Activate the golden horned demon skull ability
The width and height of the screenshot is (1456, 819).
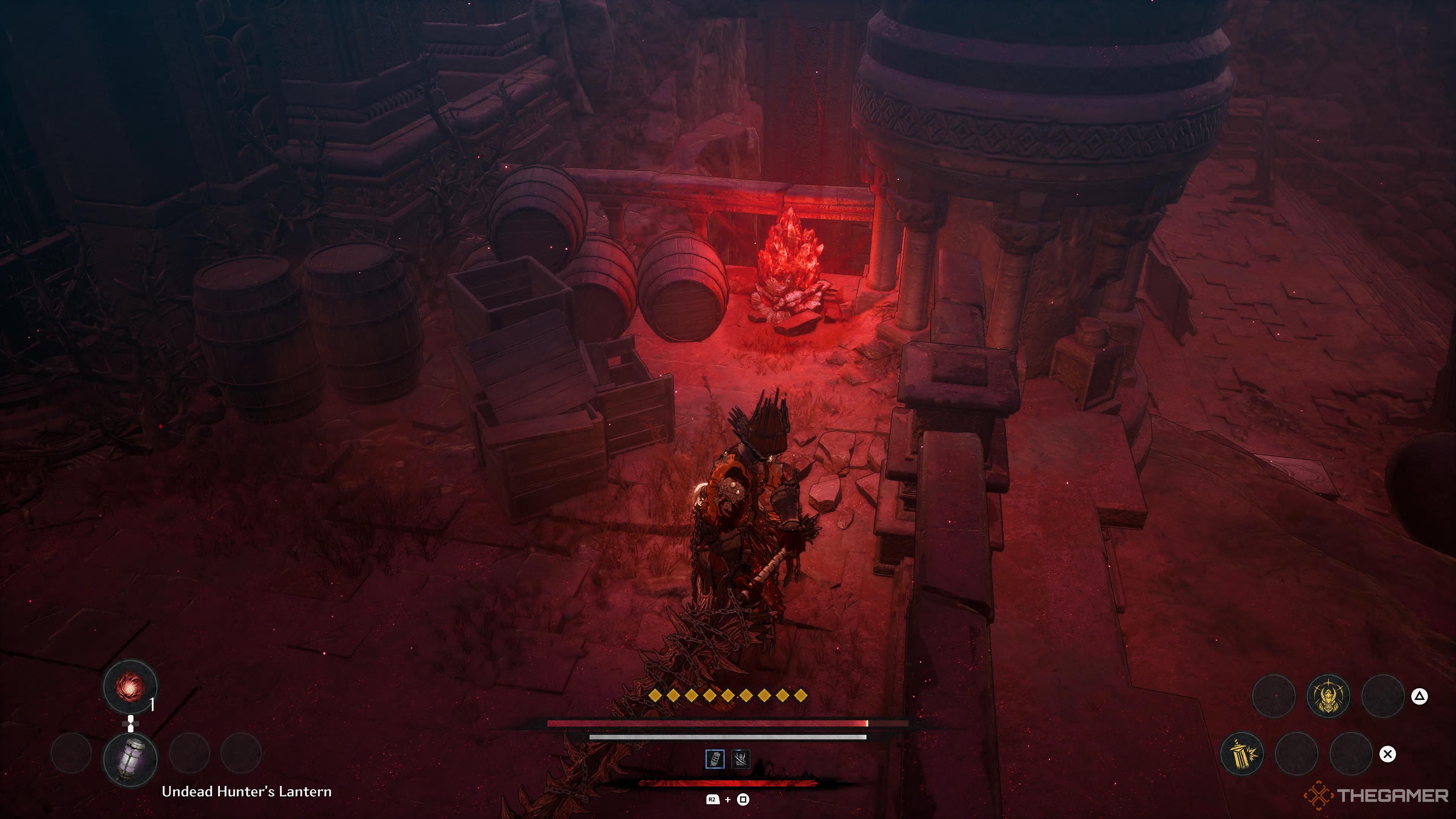[1328, 697]
